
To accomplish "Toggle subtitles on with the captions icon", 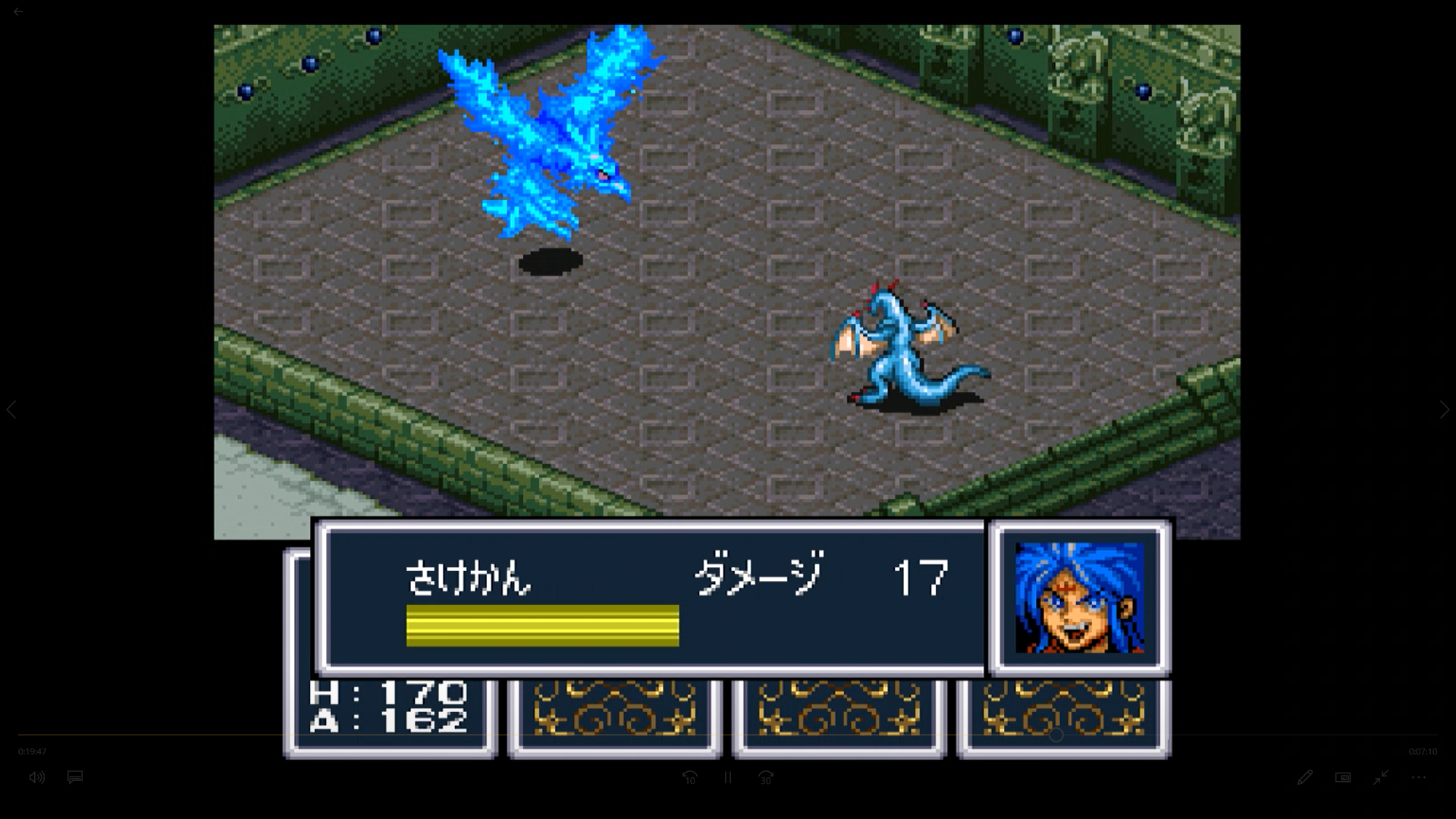I will [x=75, y=777].
